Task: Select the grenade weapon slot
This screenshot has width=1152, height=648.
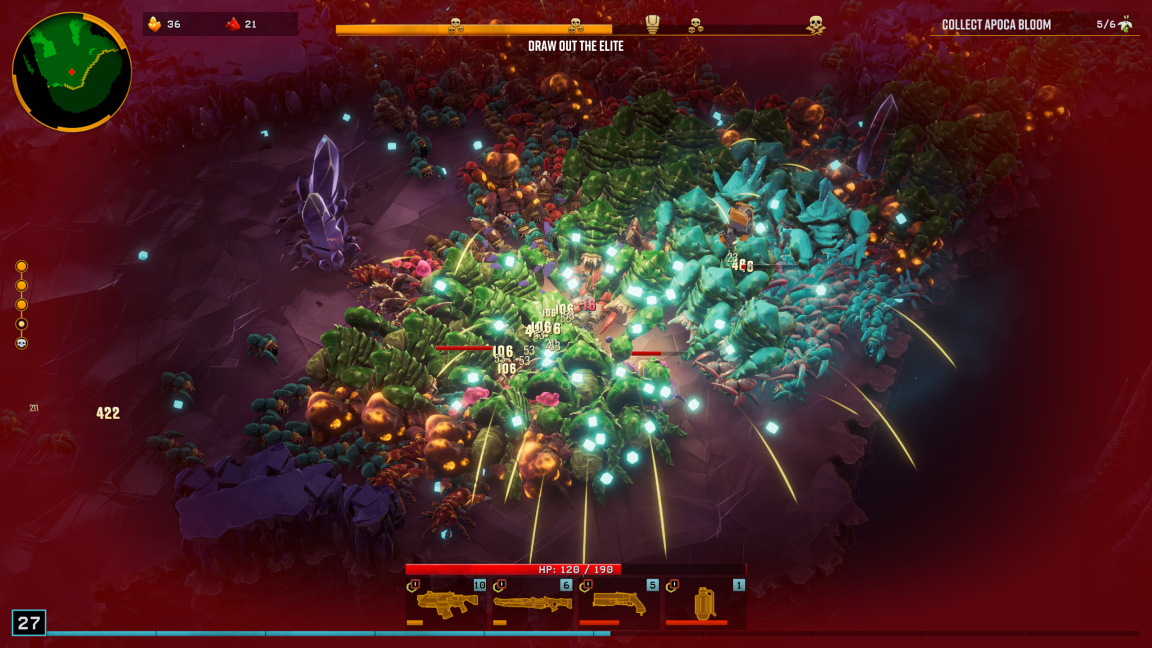Action: coord(706,602)
